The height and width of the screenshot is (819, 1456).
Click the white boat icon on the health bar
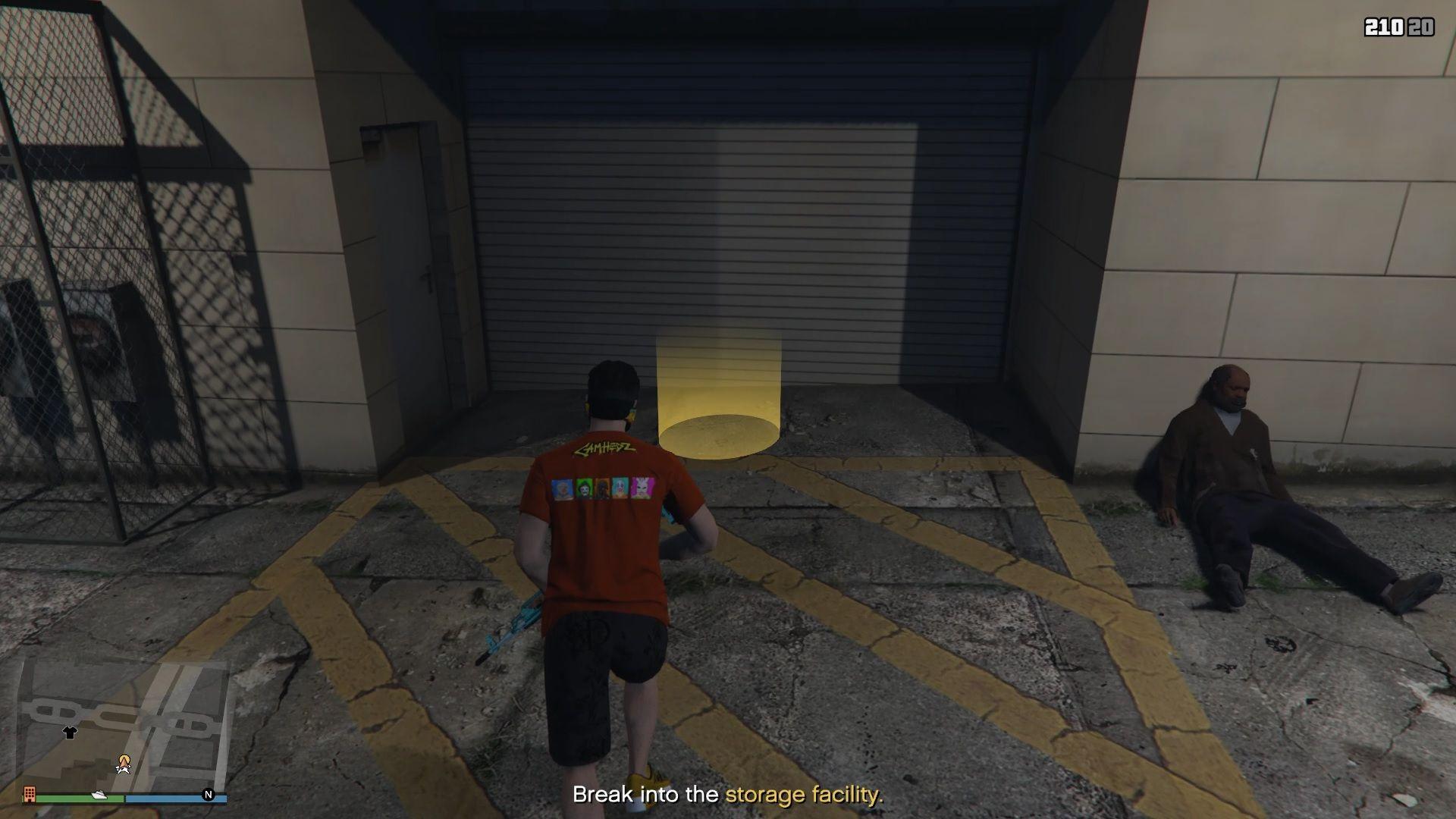coord(99,793)
